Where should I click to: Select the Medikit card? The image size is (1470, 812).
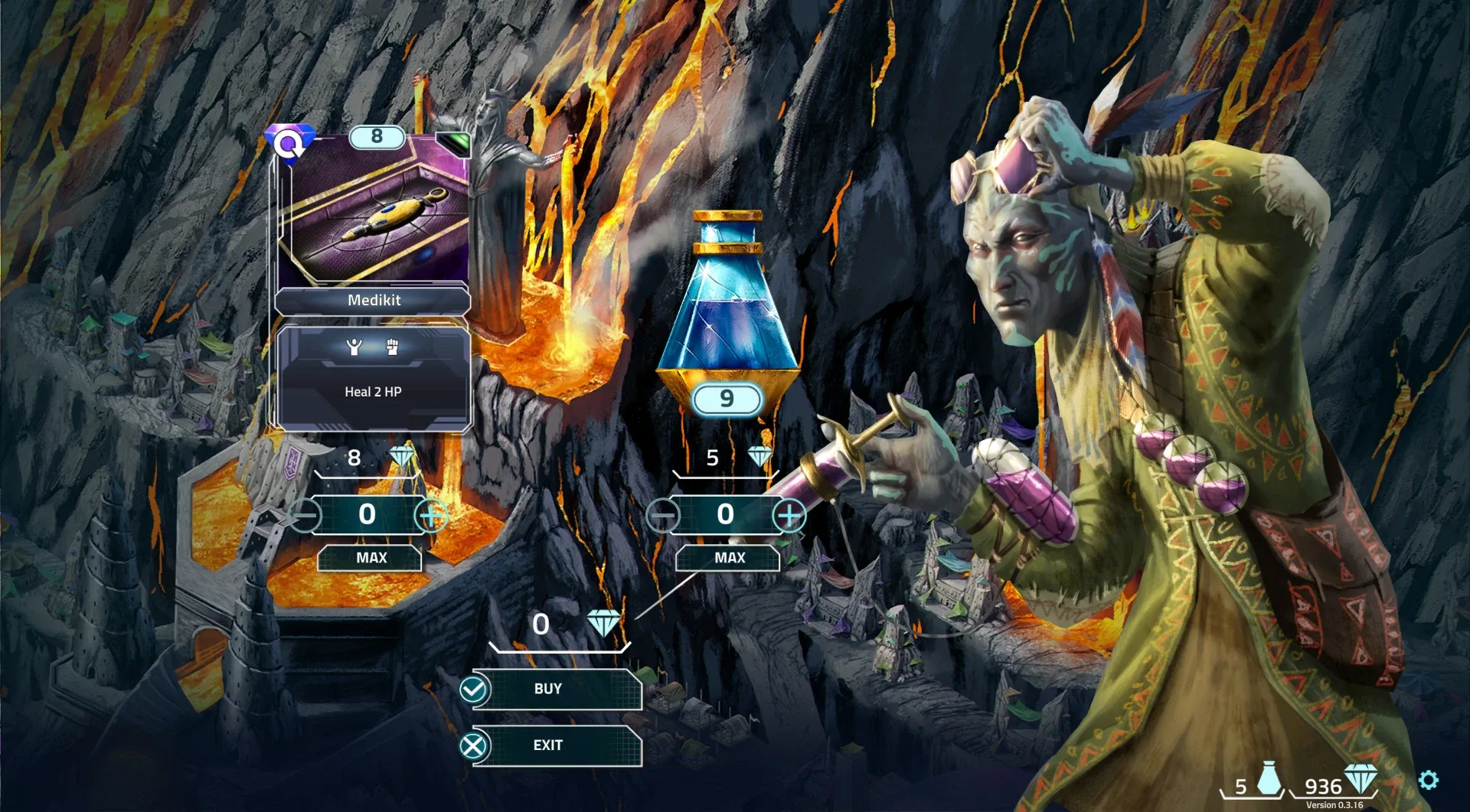[374, 222]
